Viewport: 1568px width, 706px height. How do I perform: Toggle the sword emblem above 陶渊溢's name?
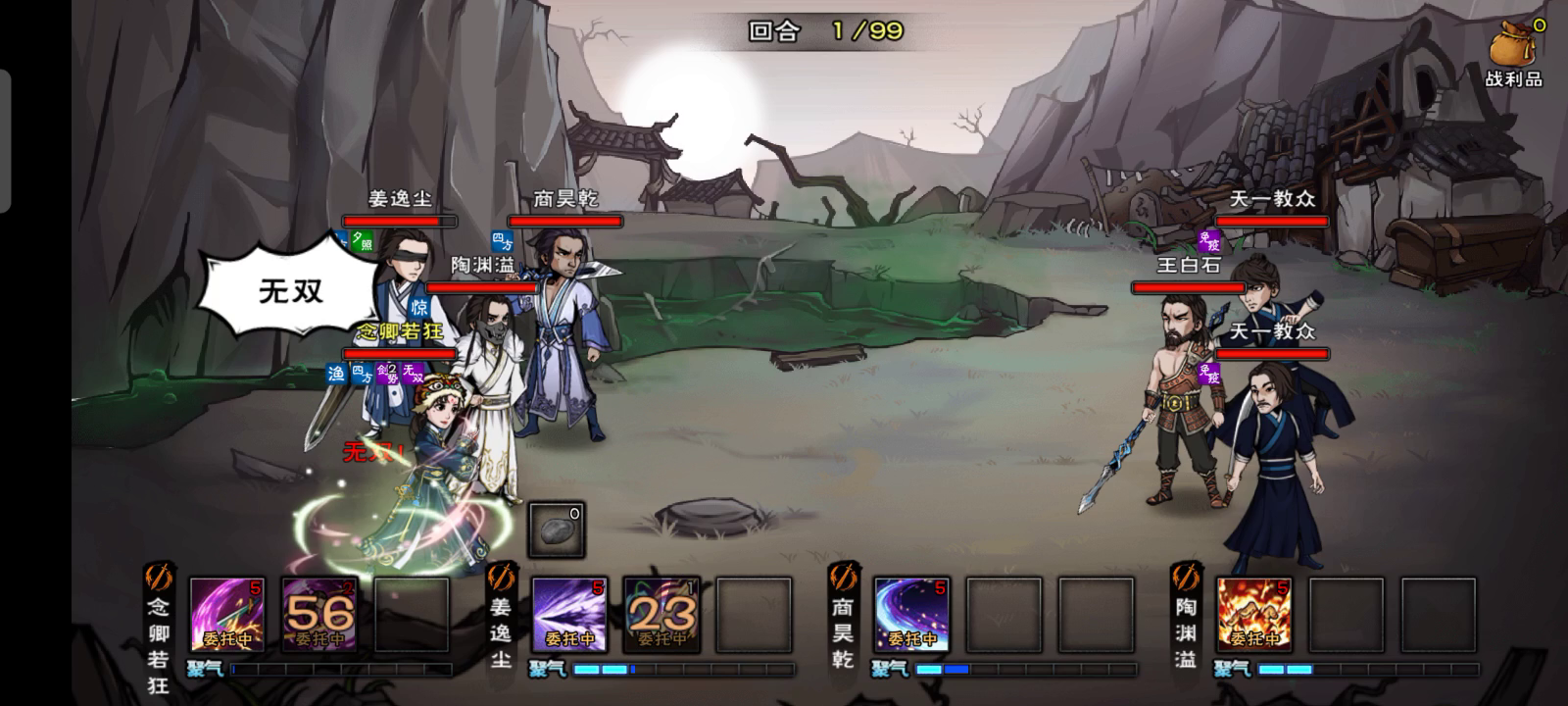(x=1186, y=576)
